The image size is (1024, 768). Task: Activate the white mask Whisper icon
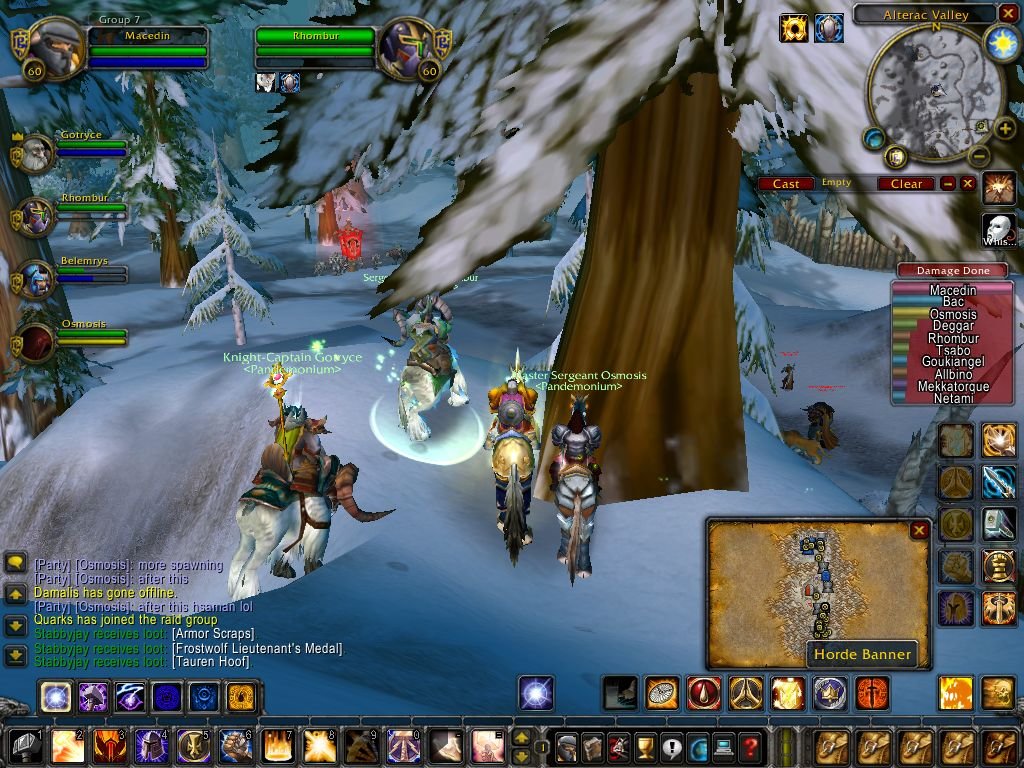pyautogui.click(x=999, y=229)
